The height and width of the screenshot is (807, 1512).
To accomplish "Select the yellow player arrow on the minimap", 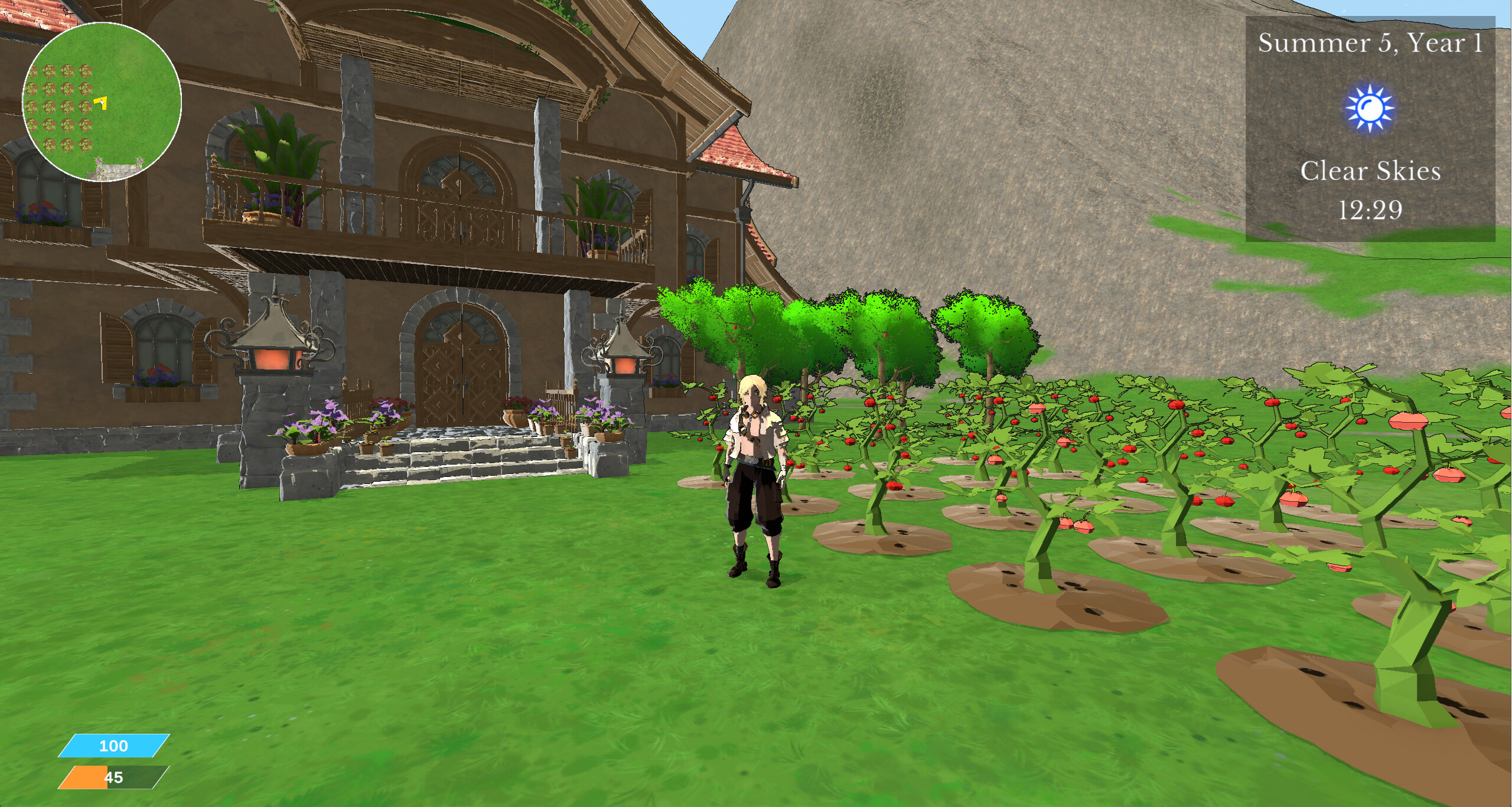I will (100, 103).
